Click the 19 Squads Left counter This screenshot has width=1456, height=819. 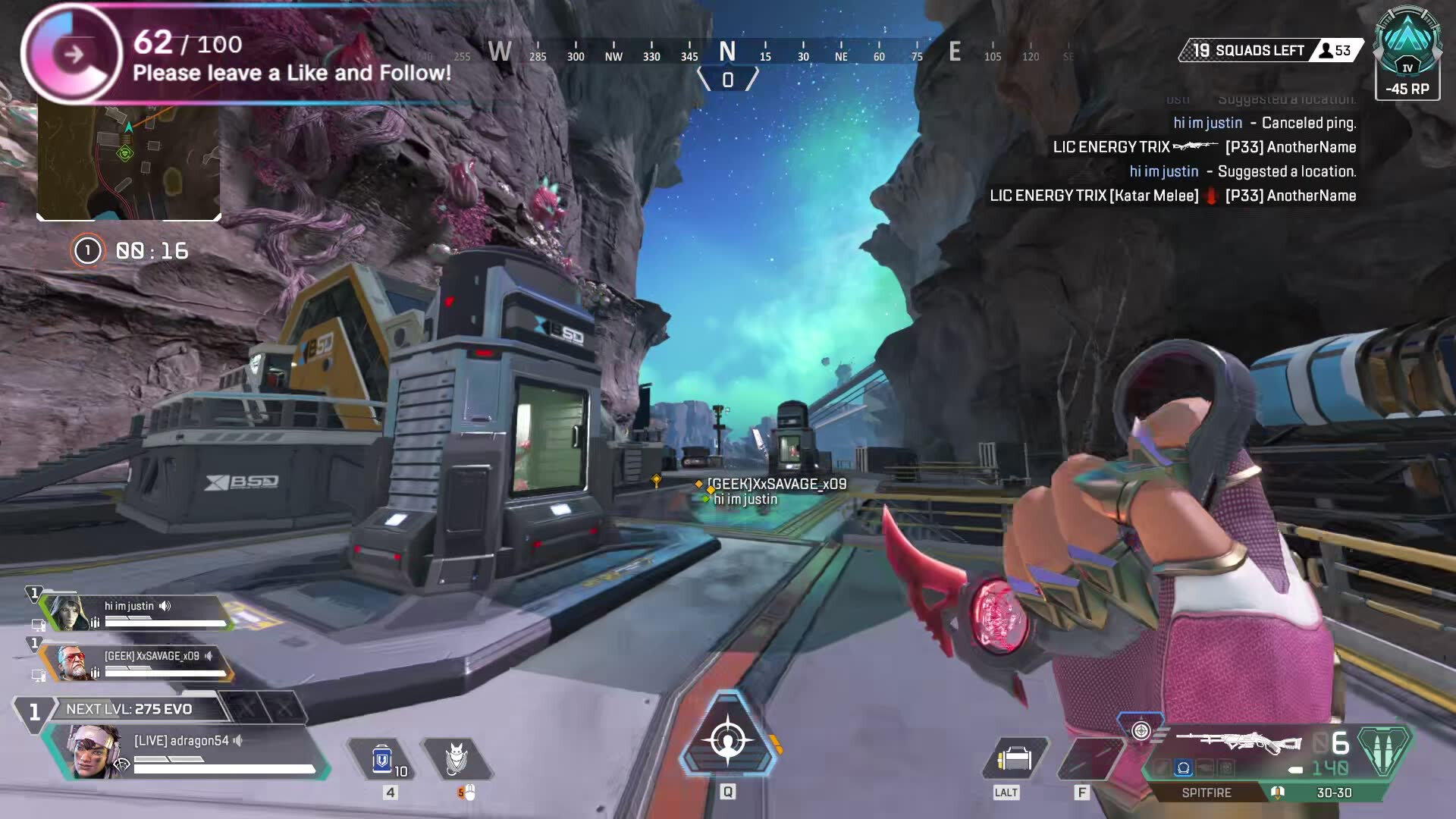pos(1248,51)
